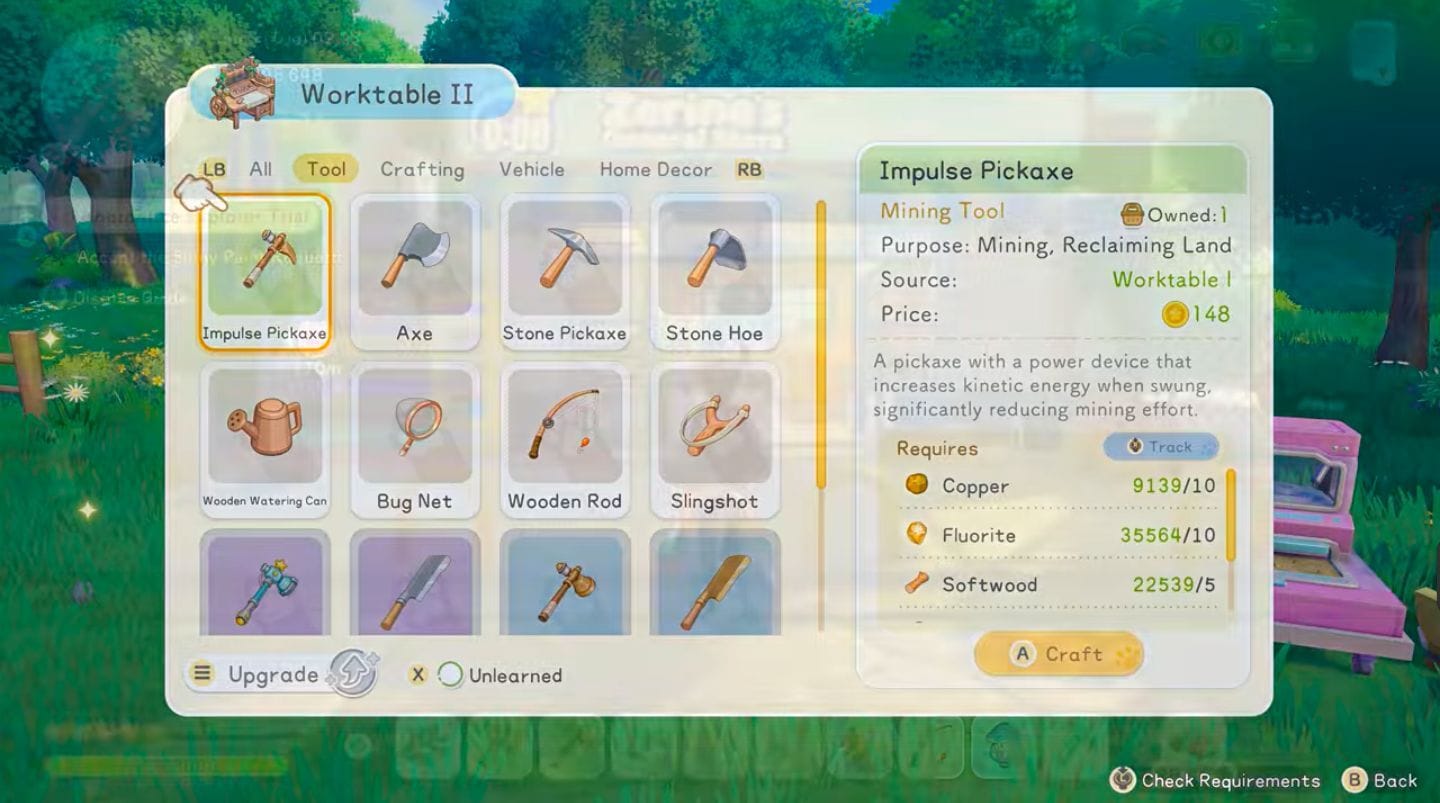Image resolution: width=1440 pixels, height=803 pixels.
Task: Select the Axe recipe icon
Action: [415, 265]
